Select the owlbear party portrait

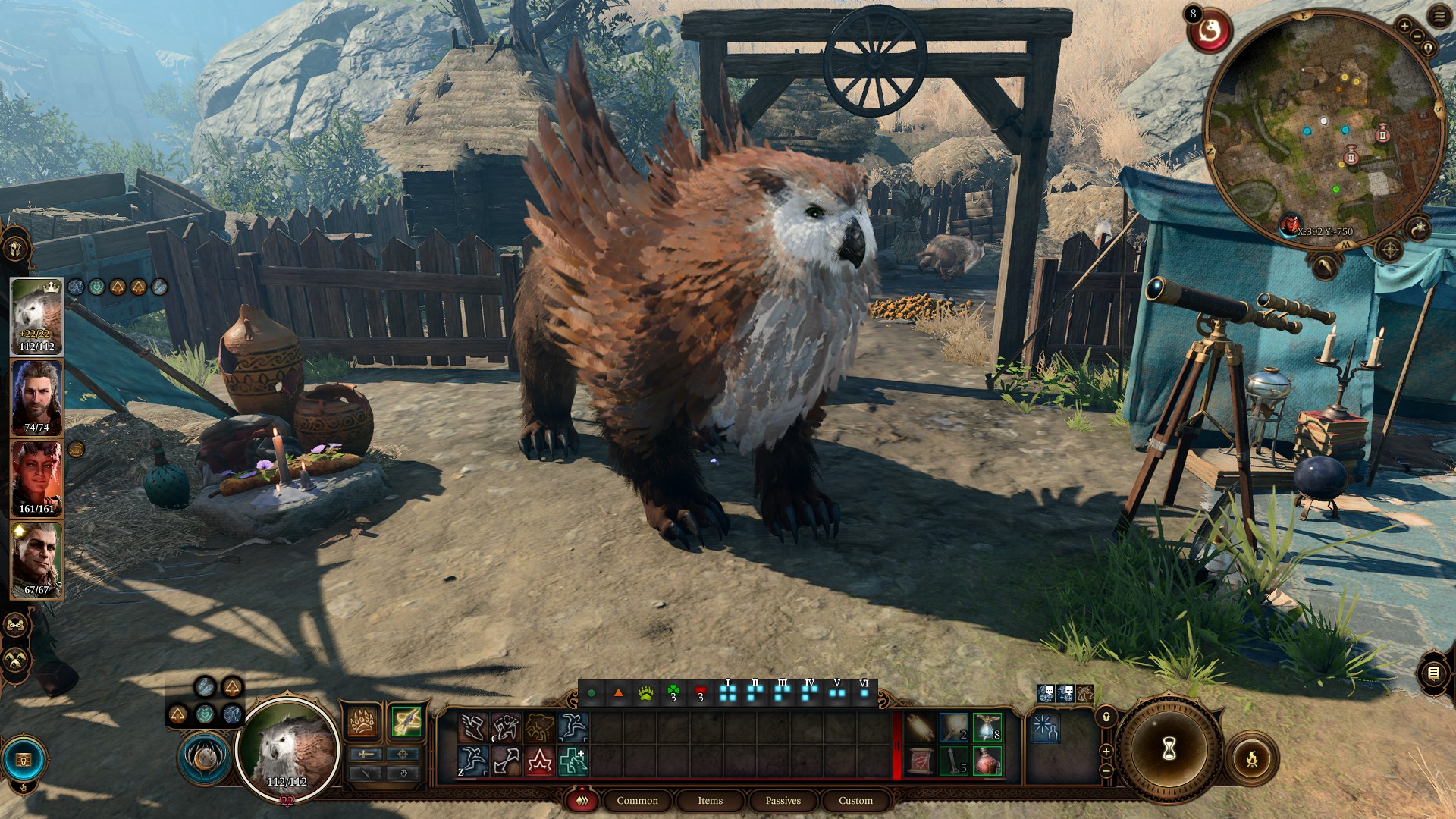tap(36, 315)
